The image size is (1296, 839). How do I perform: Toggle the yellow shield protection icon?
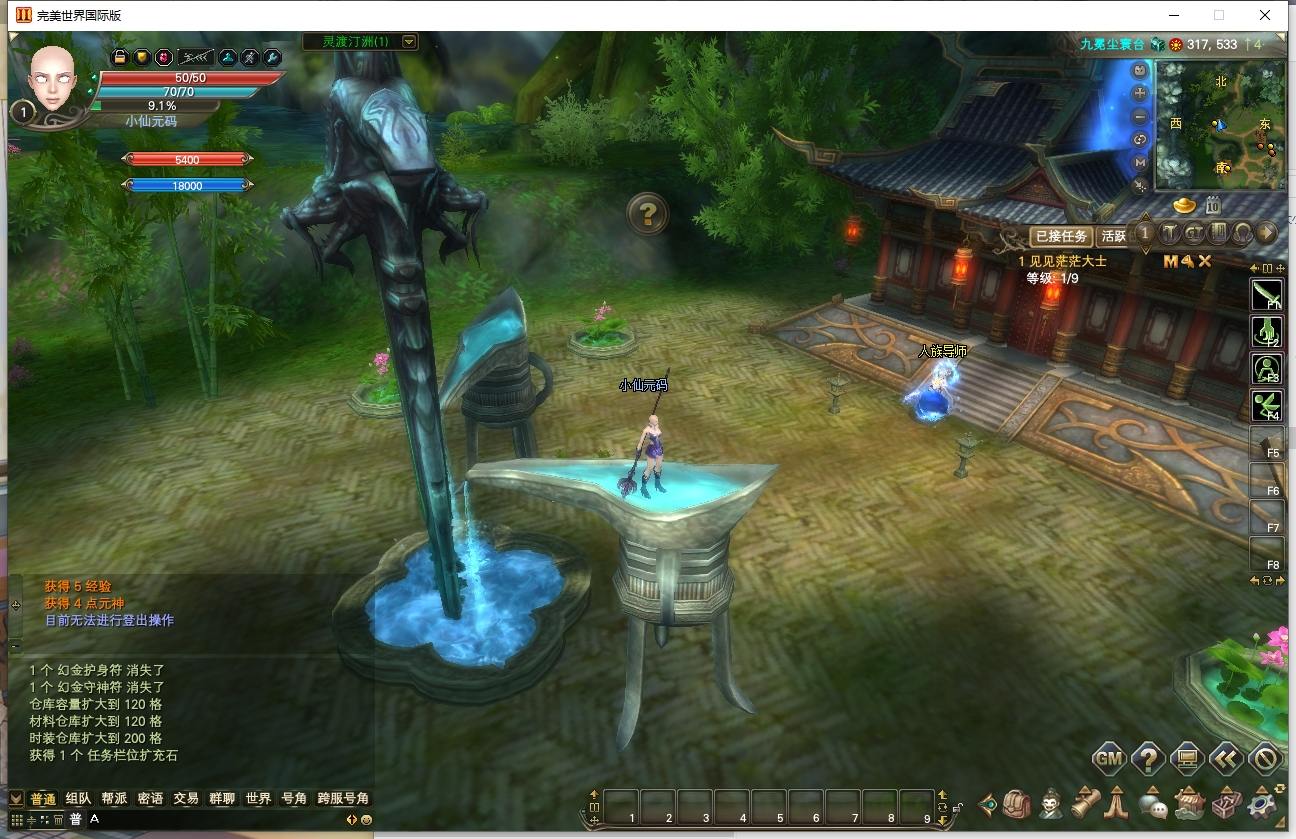pos(142,58)
